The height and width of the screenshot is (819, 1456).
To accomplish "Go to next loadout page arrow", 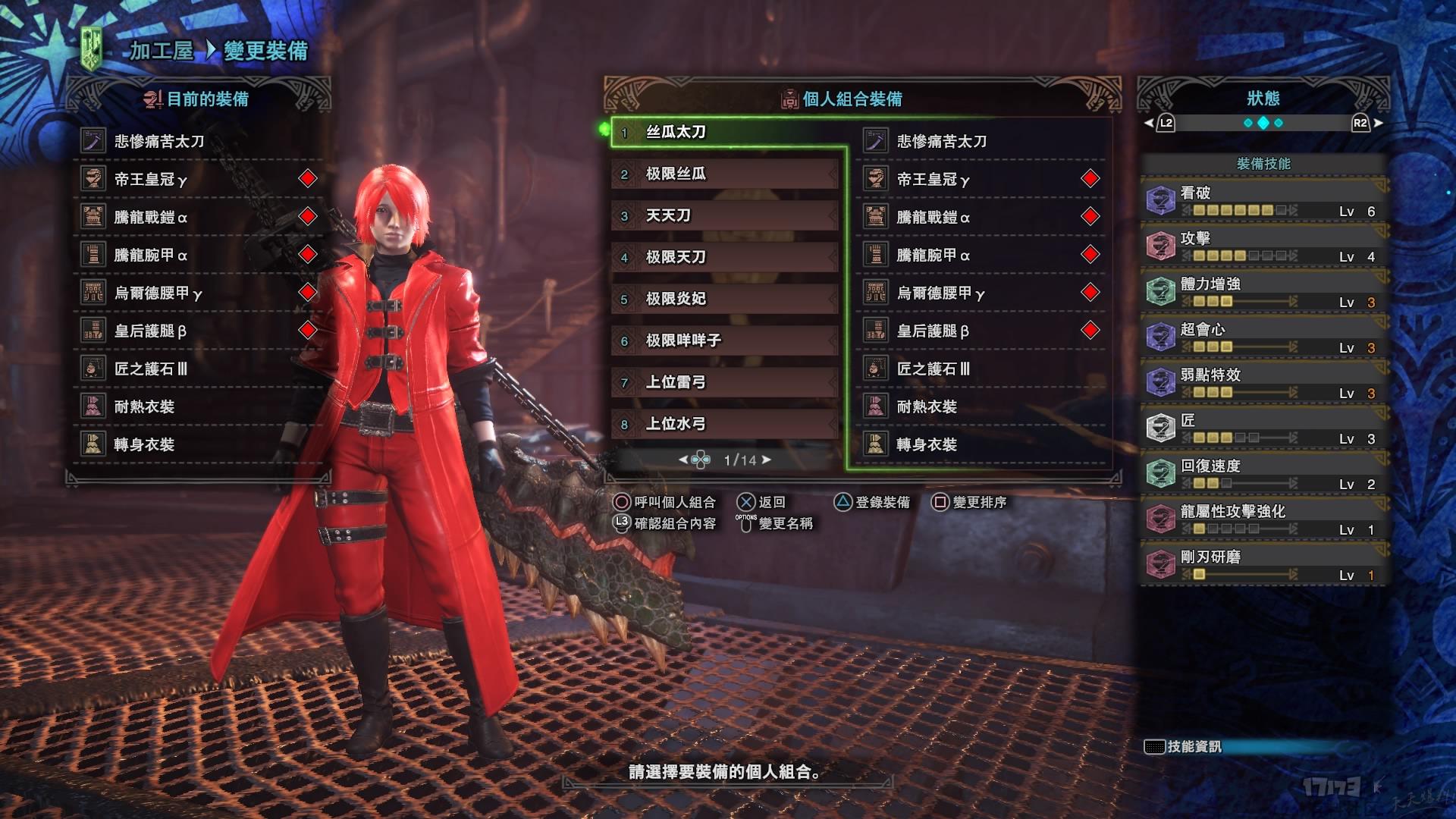I will pos(767,460).
